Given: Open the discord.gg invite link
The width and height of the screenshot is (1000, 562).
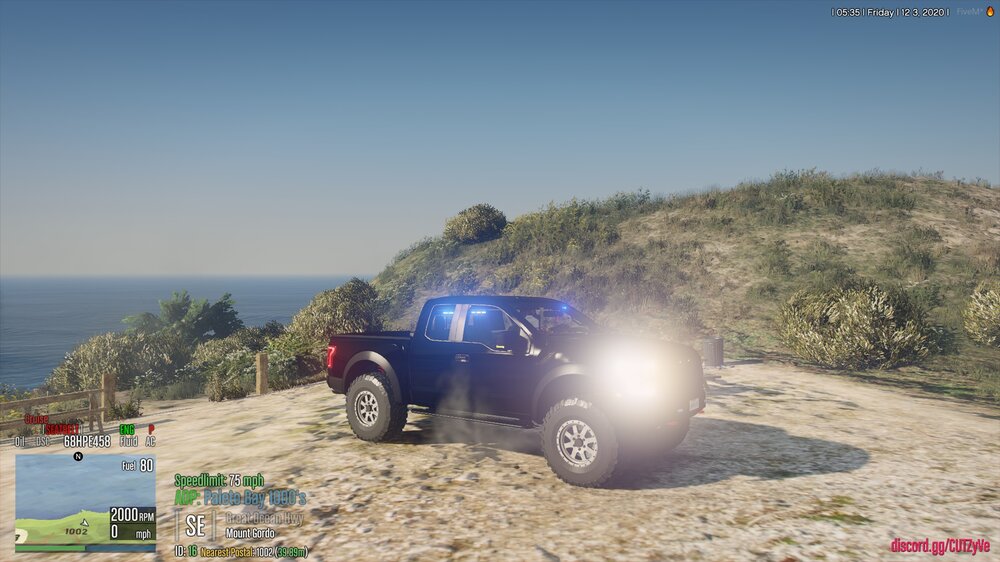Looking at the screenshot, I should (x=939, y=546).
